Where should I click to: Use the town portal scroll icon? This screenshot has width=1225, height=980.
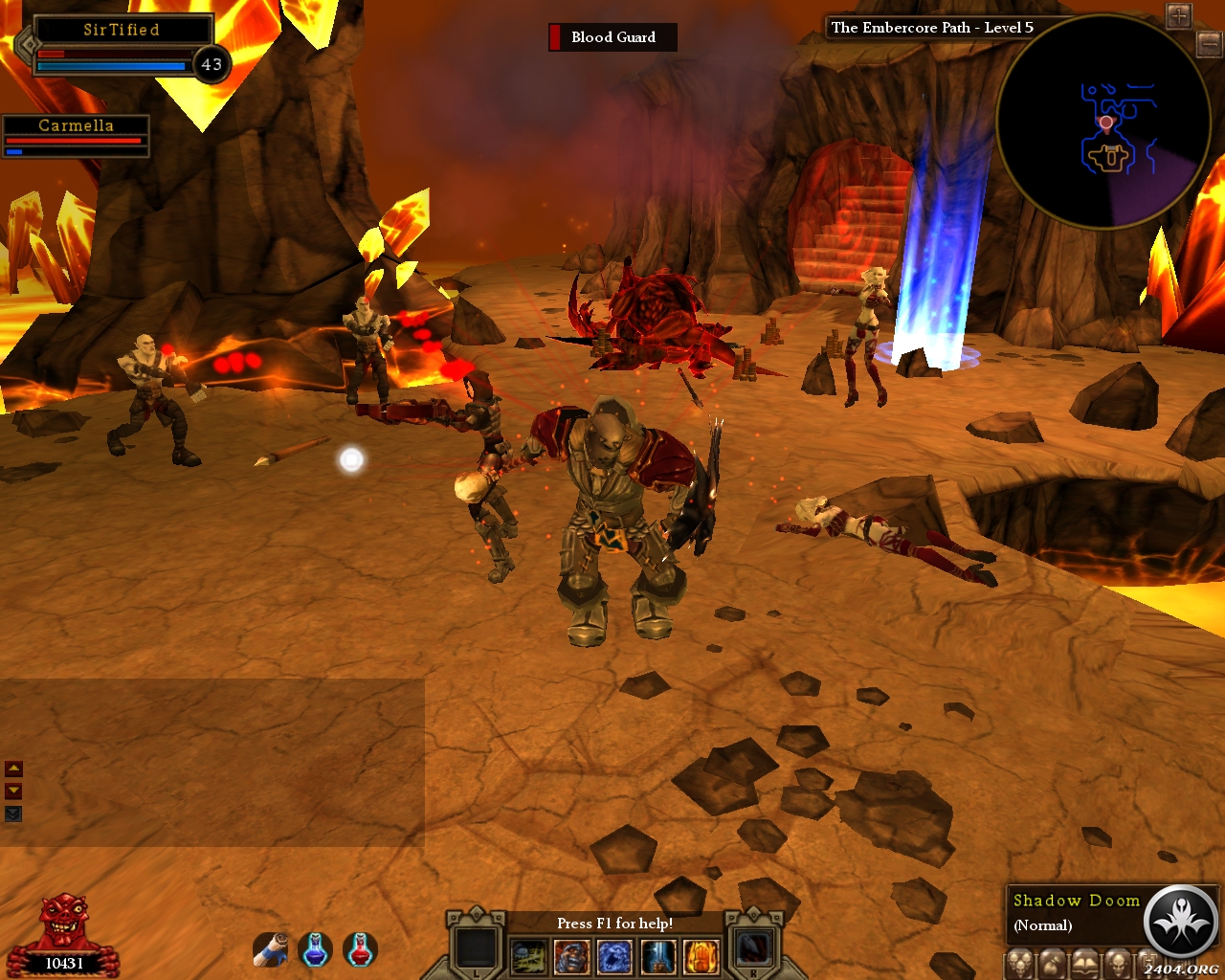271,949
